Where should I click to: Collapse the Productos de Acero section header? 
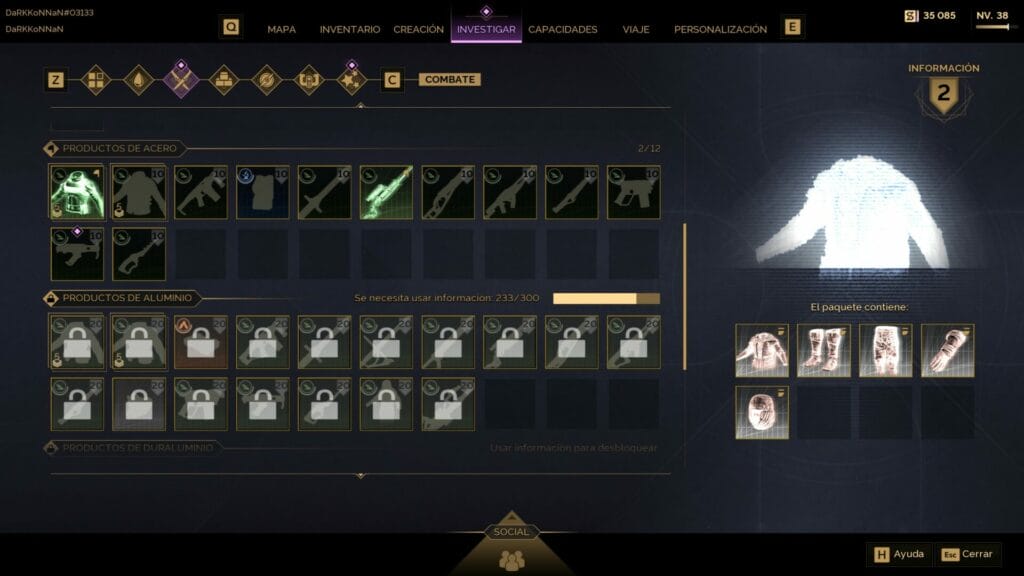119,149
